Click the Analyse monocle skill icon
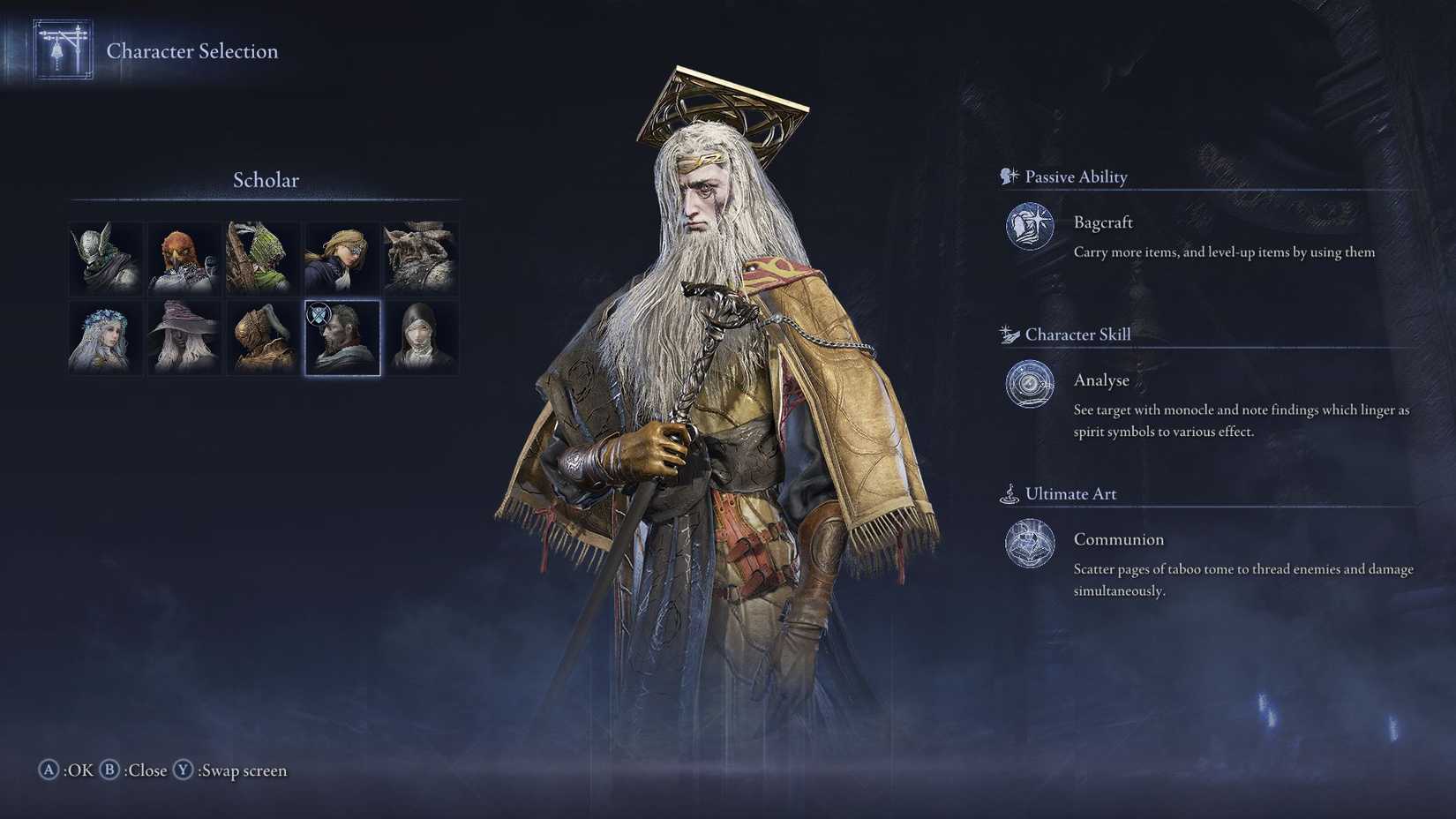Screen dimensions: 1456x819 tap(1028, 385)
